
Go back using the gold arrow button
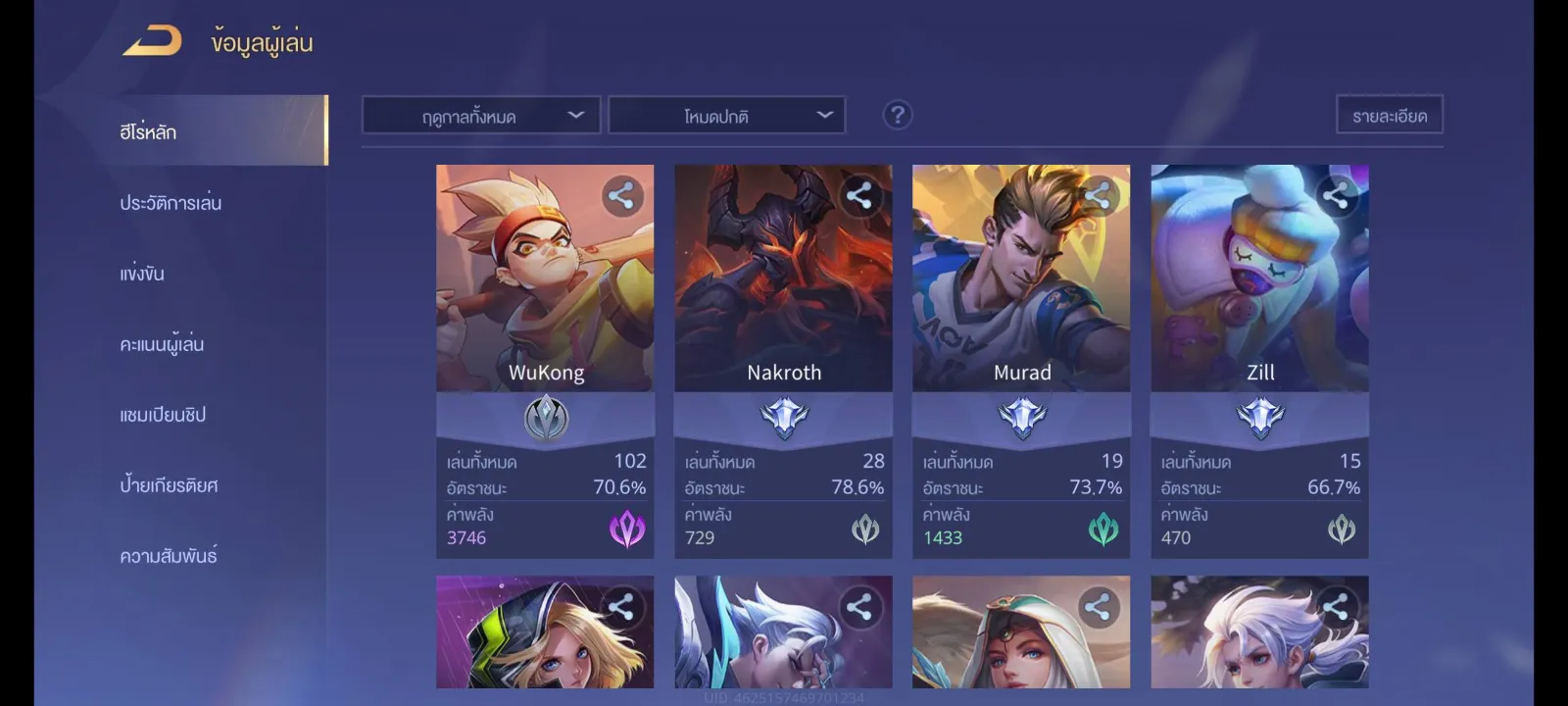tap(153, 41)
